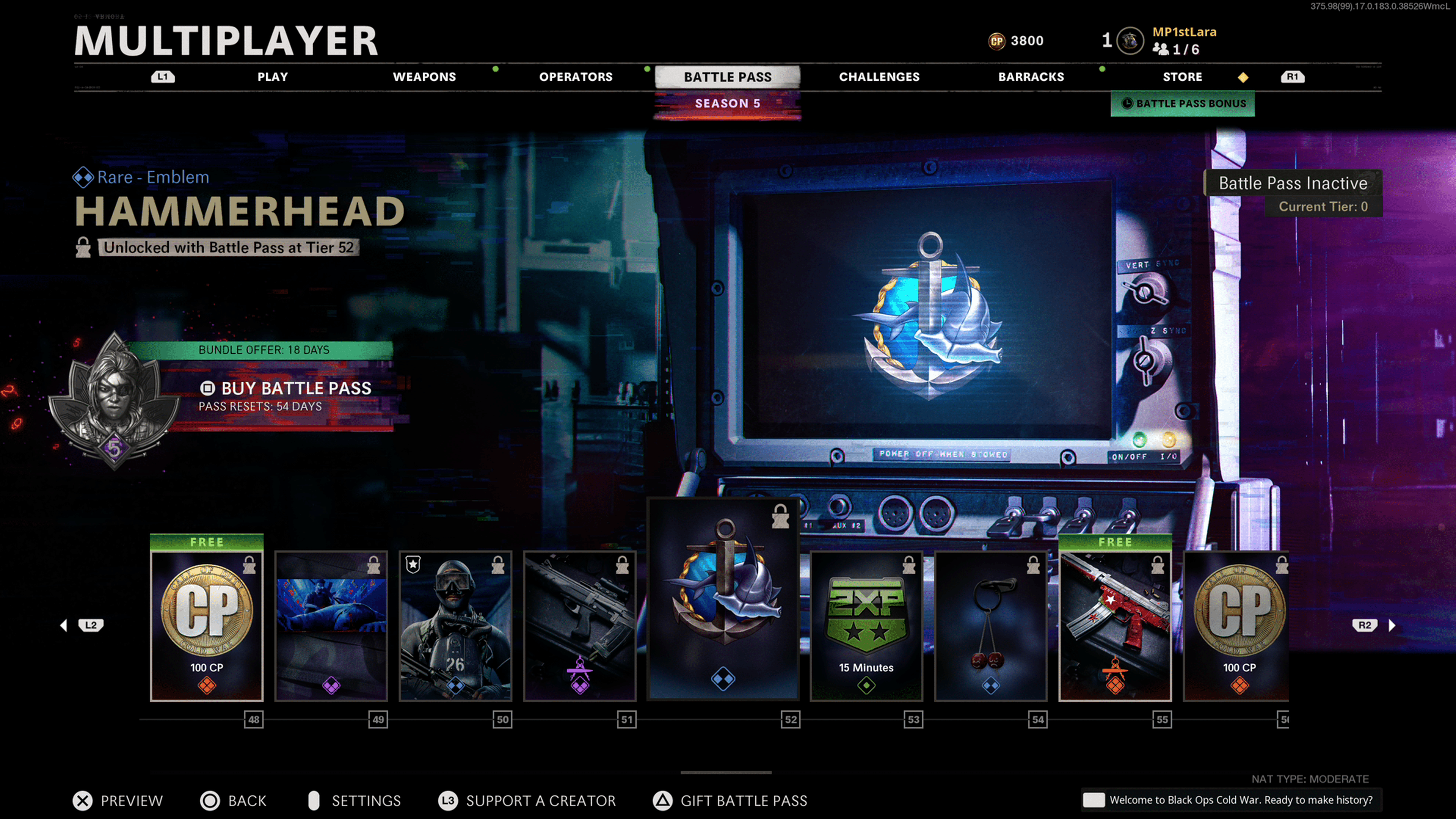This screenshot has height=819, width=1456.
Task: Visit the Store tab
Action: 1182,77
